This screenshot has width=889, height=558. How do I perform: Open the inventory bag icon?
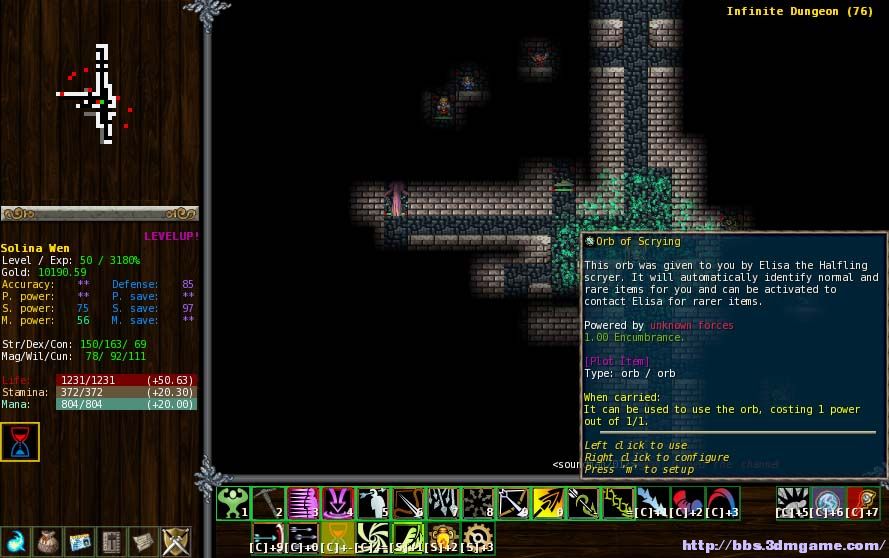pyautogui.click(x=47, y=541)
